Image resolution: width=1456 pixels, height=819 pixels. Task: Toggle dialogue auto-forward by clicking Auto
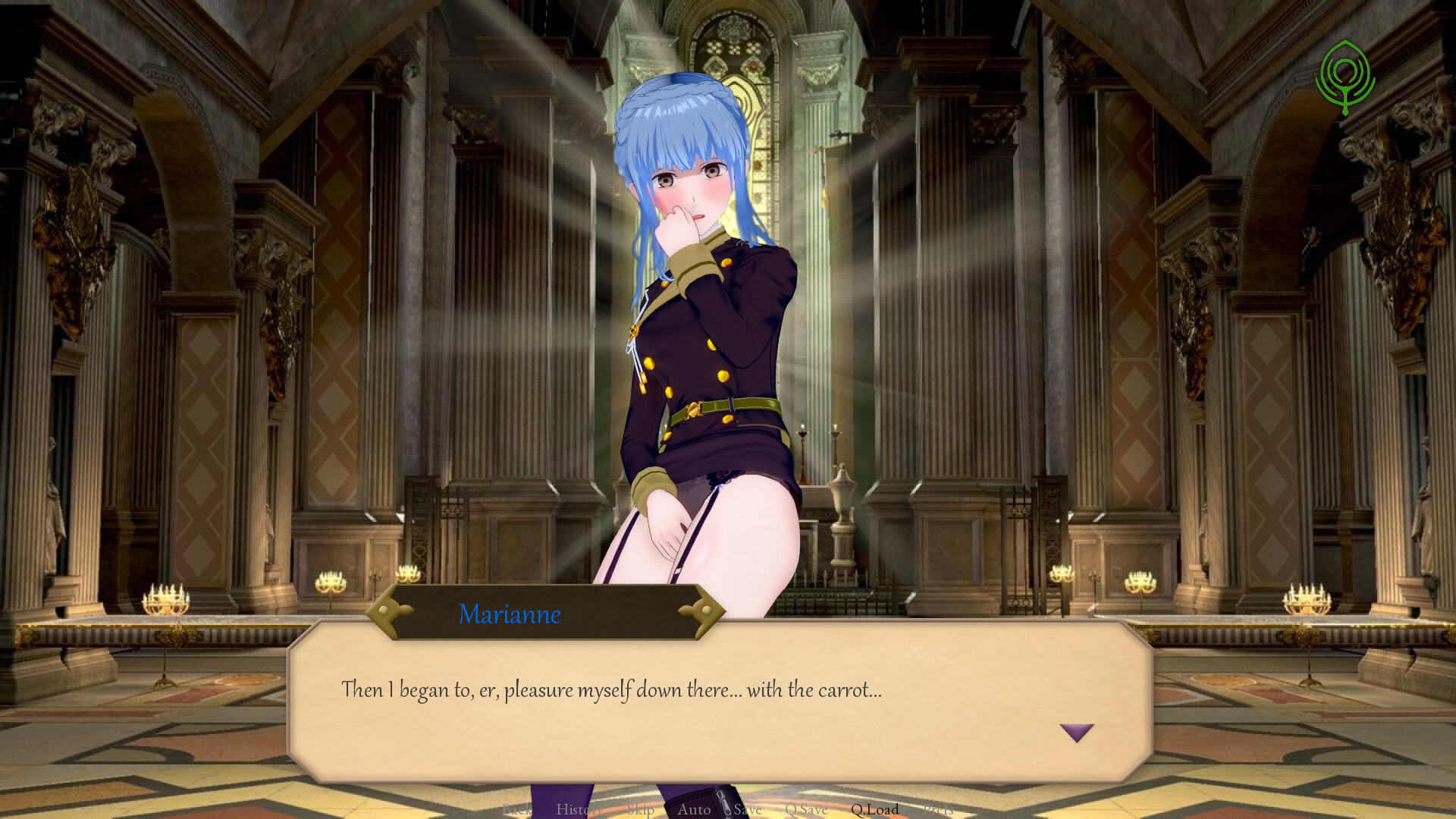click(695, 810)
